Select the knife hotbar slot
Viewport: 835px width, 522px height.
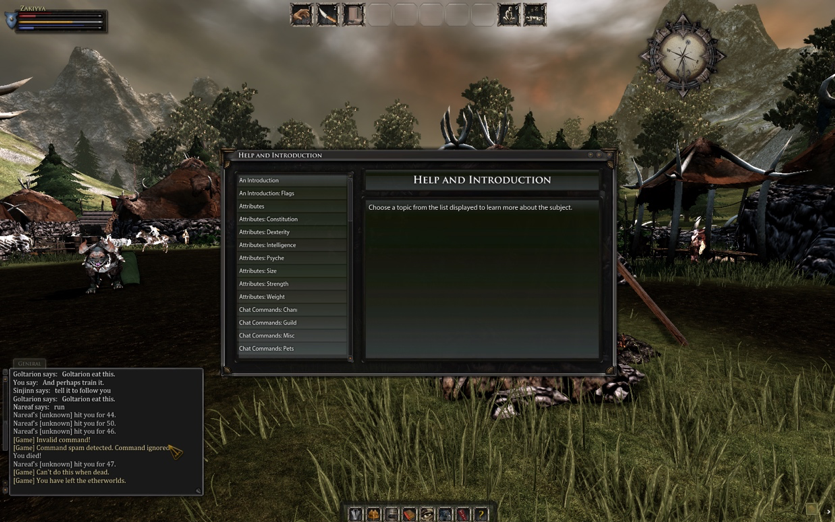click(328, 14)
